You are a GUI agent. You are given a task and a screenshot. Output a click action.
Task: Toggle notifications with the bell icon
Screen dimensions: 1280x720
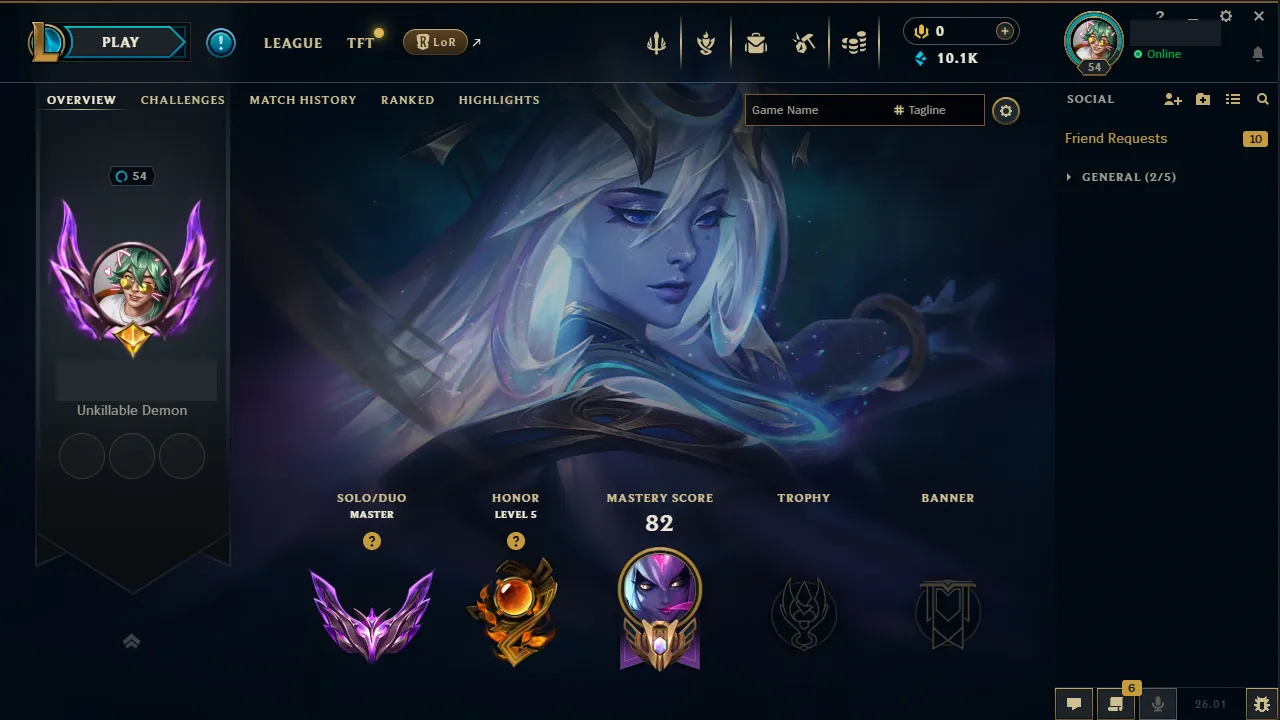[1258, 53]
